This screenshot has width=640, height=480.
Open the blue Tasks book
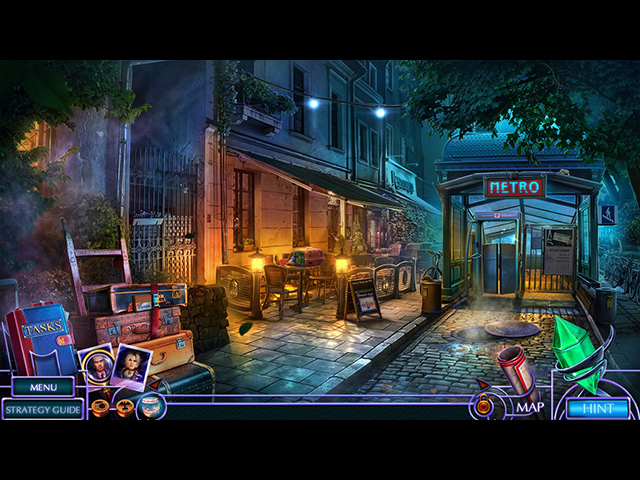click(40, 342)
